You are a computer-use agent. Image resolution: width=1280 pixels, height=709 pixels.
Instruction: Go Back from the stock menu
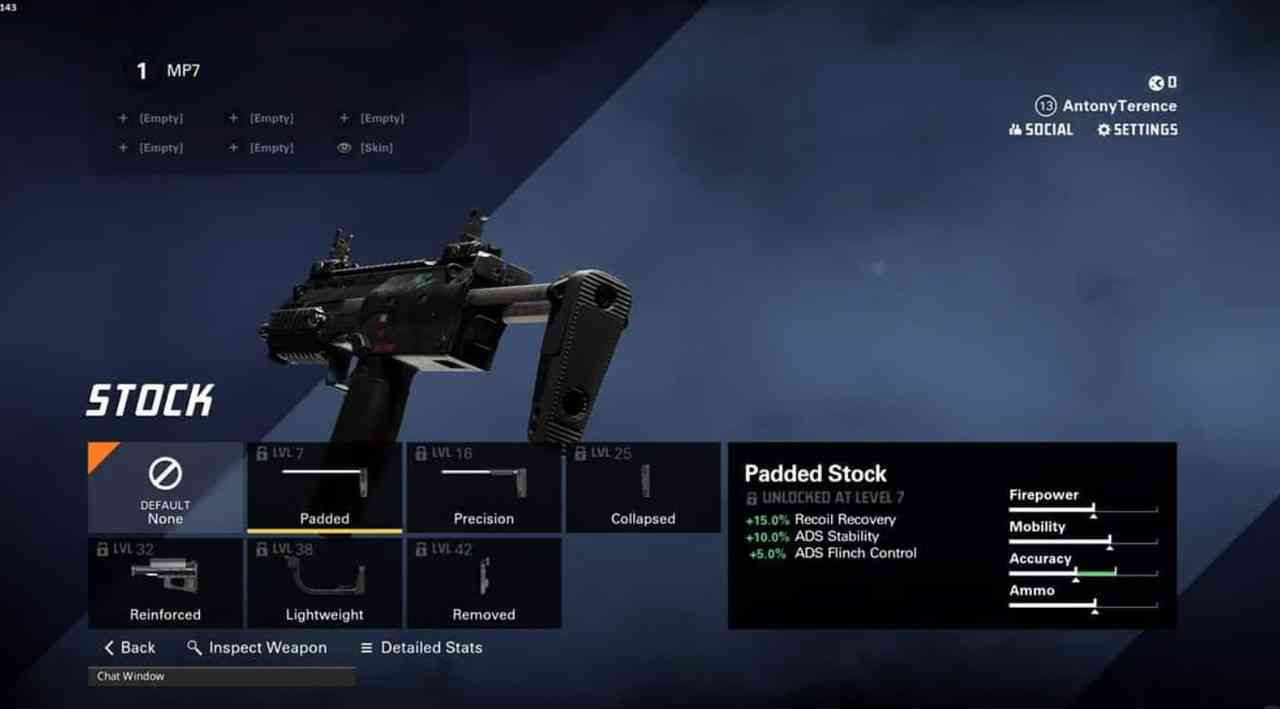point(130,648)
